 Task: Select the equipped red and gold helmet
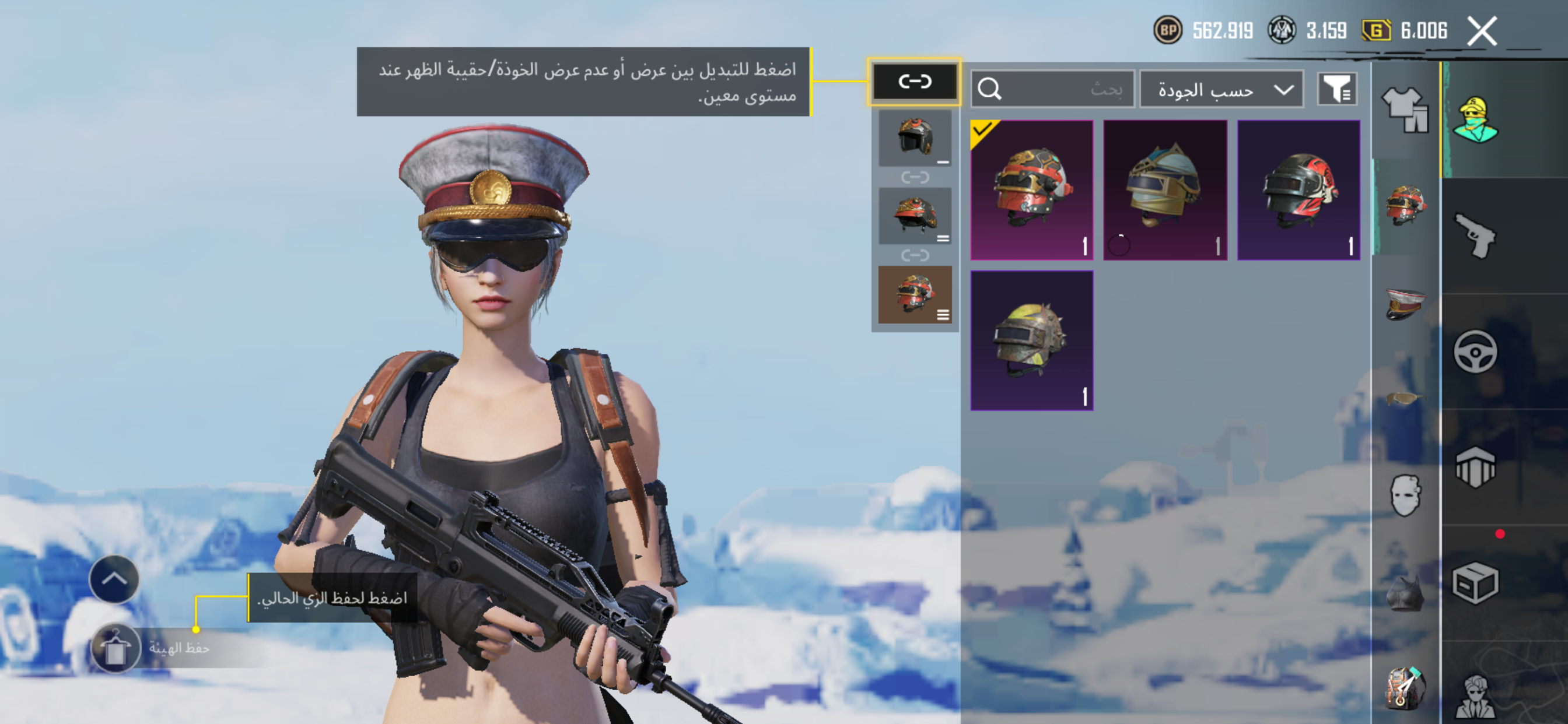click(x=1031, y=190)
